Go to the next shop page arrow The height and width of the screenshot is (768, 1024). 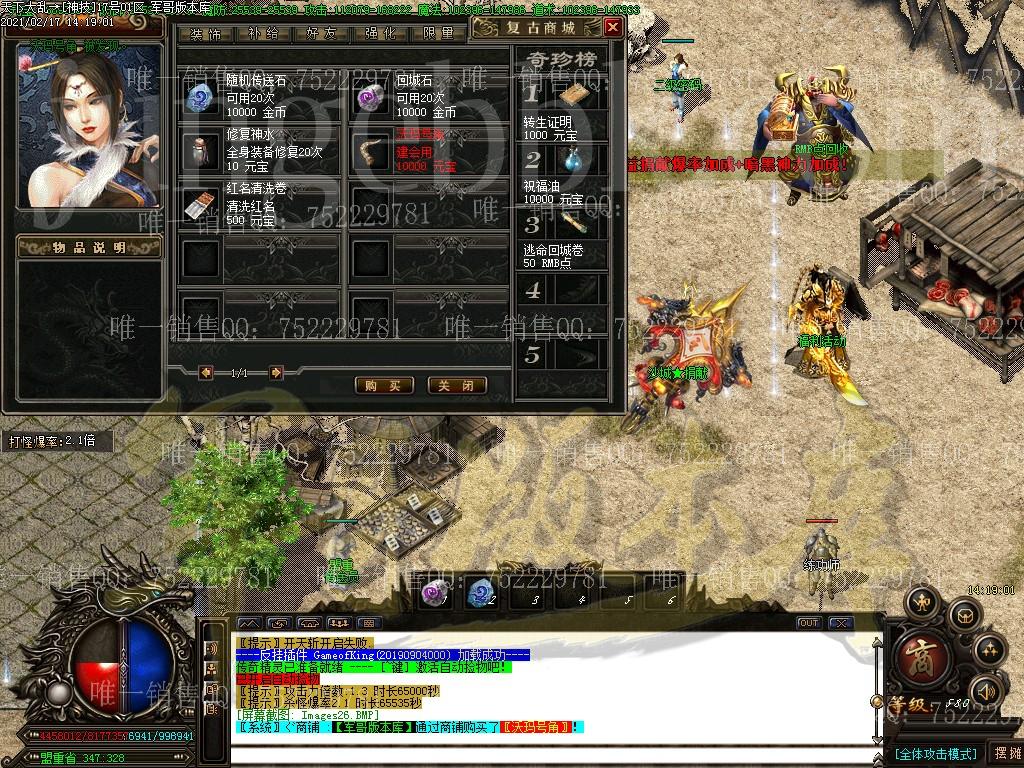(276, 373)
